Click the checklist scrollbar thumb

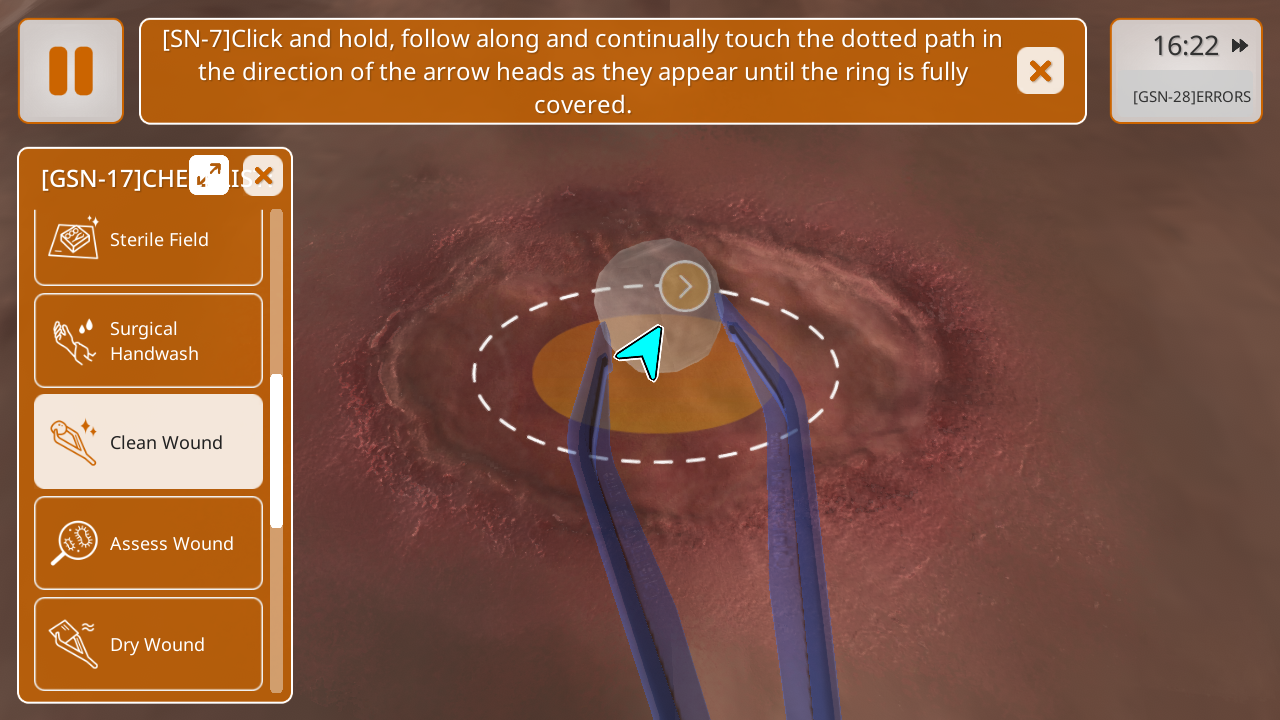[x=277, y=450]
